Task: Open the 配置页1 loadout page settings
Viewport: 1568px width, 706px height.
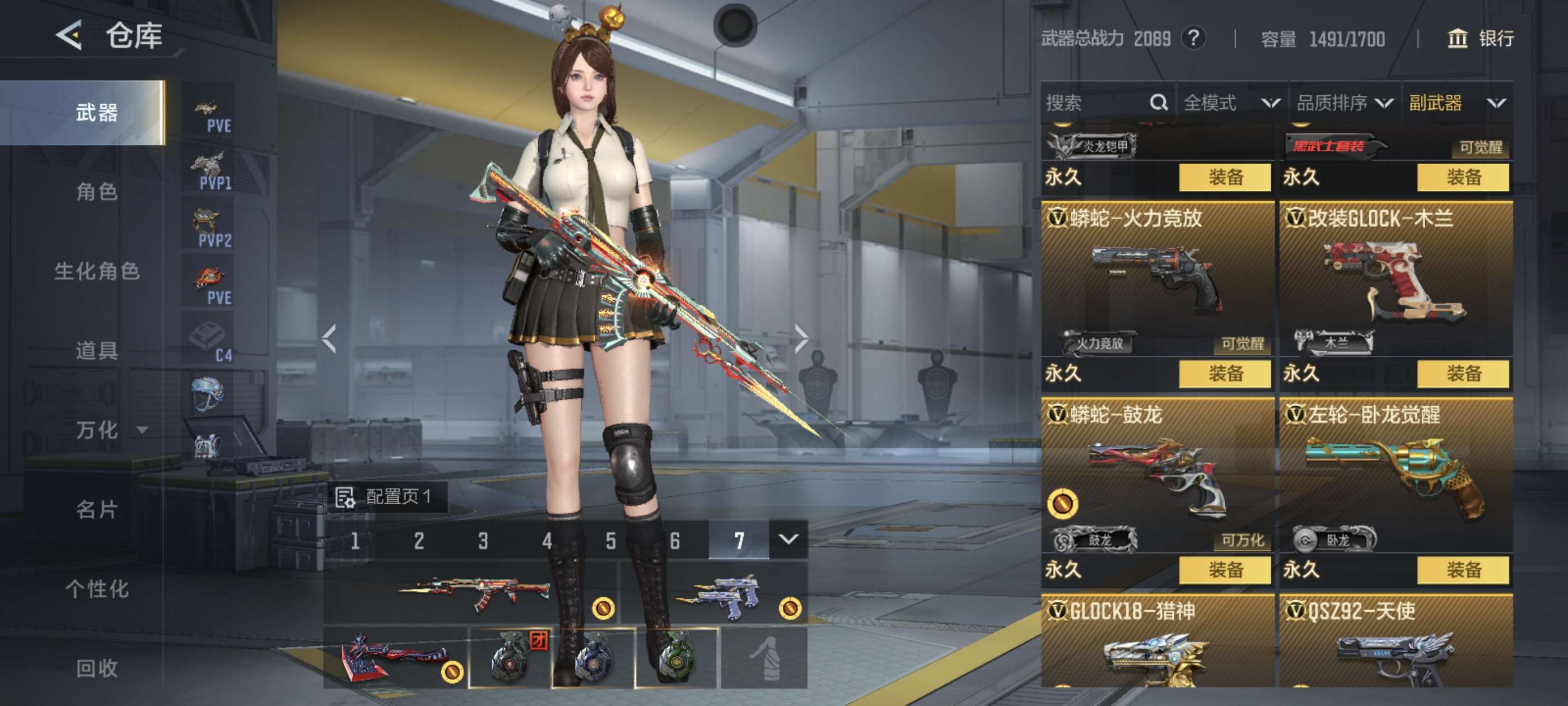Action: (386, 497)
